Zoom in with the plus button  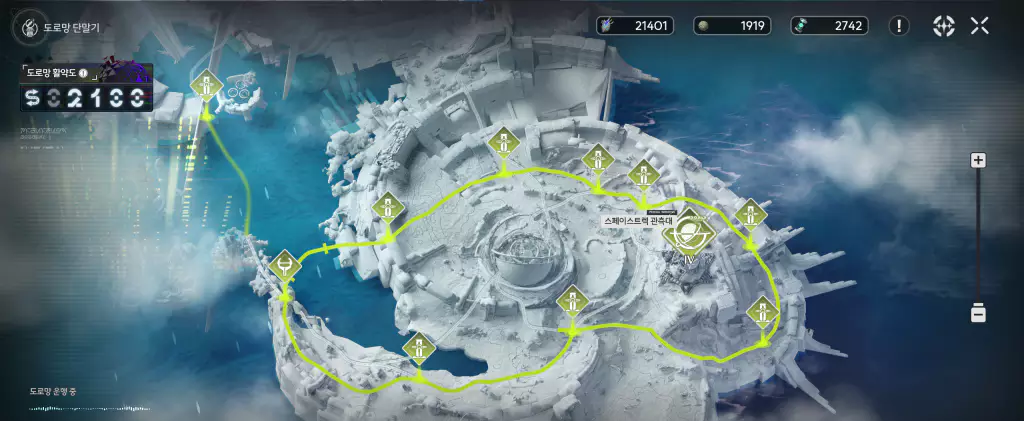[979, 160]
